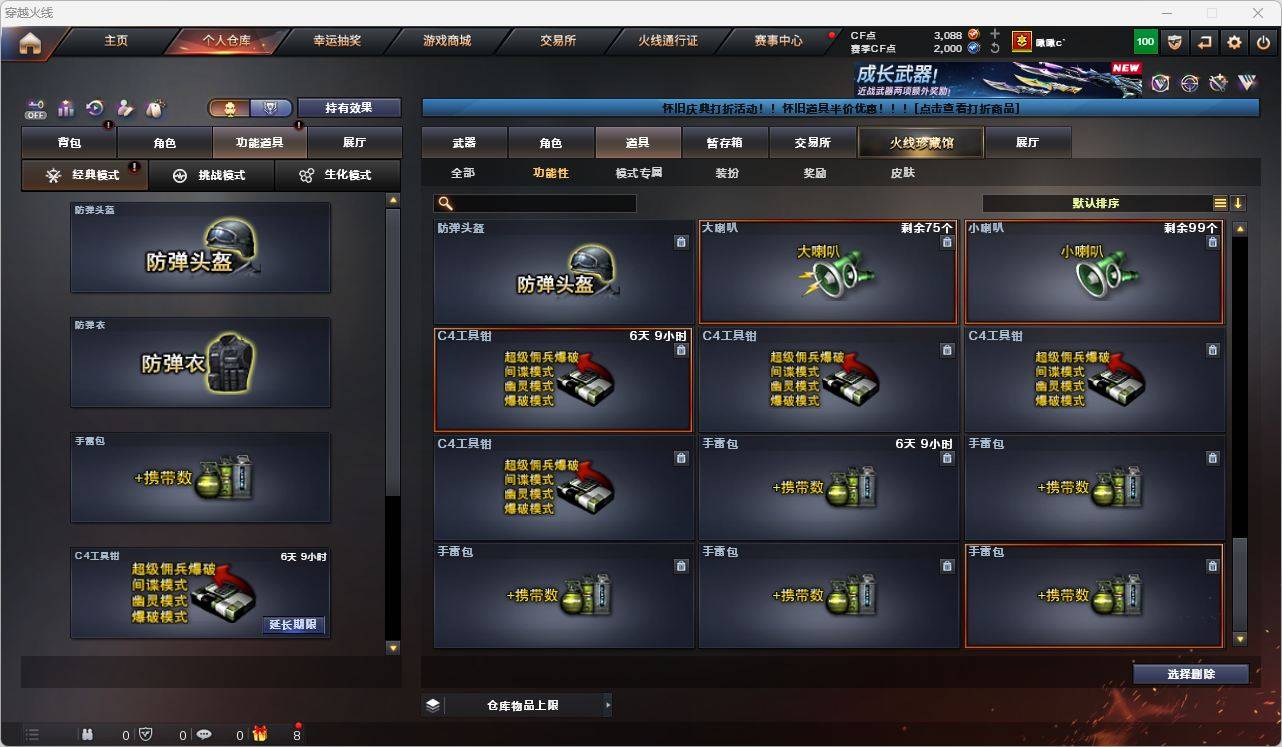Viewport: 1282px width, 747px height.
Task: Open the gift box icon on bottom bar
Action: [x=259, y=734]
